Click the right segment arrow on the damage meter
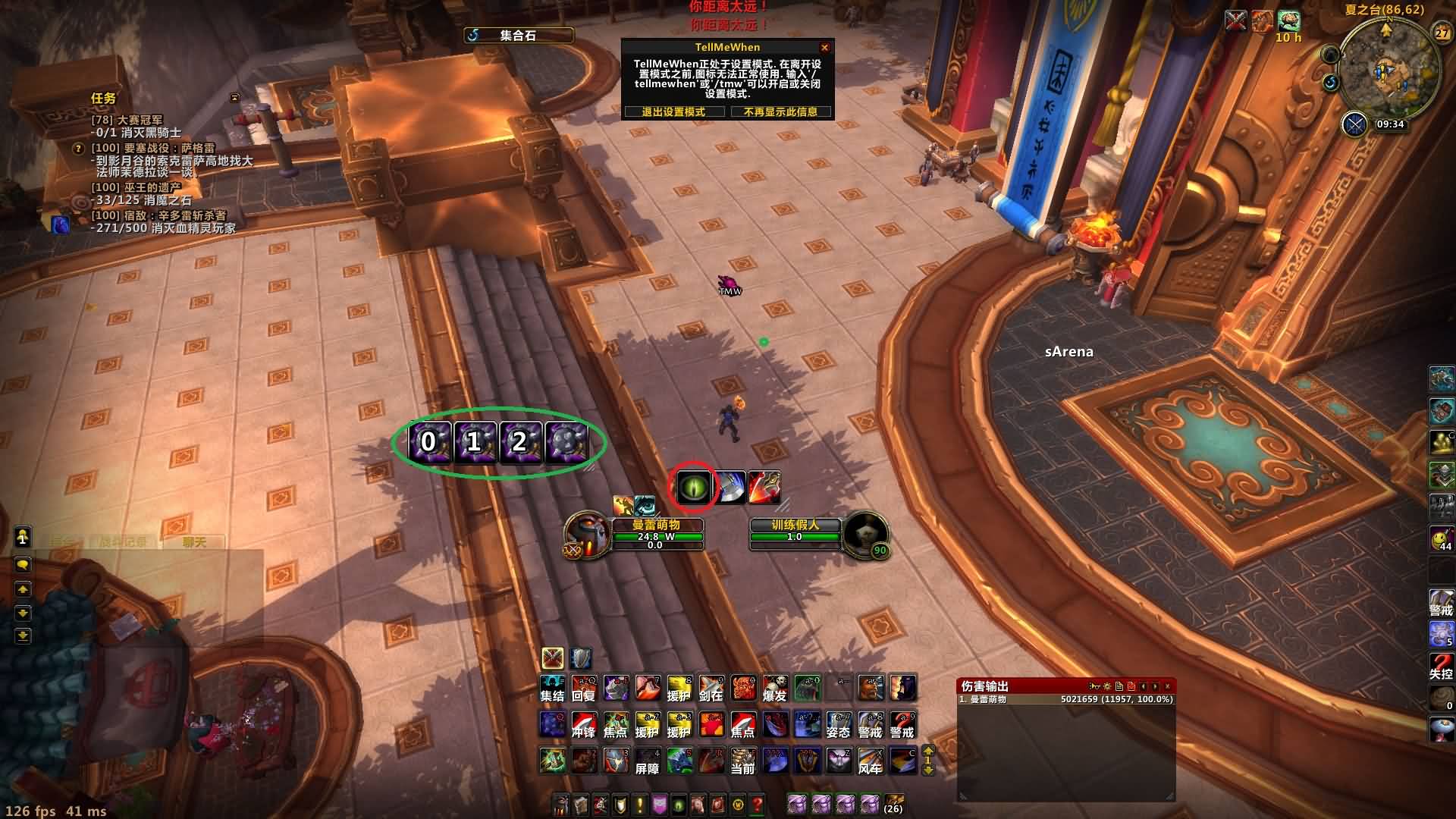Viewport: 1456px width, 819px height. (1154, 686)
